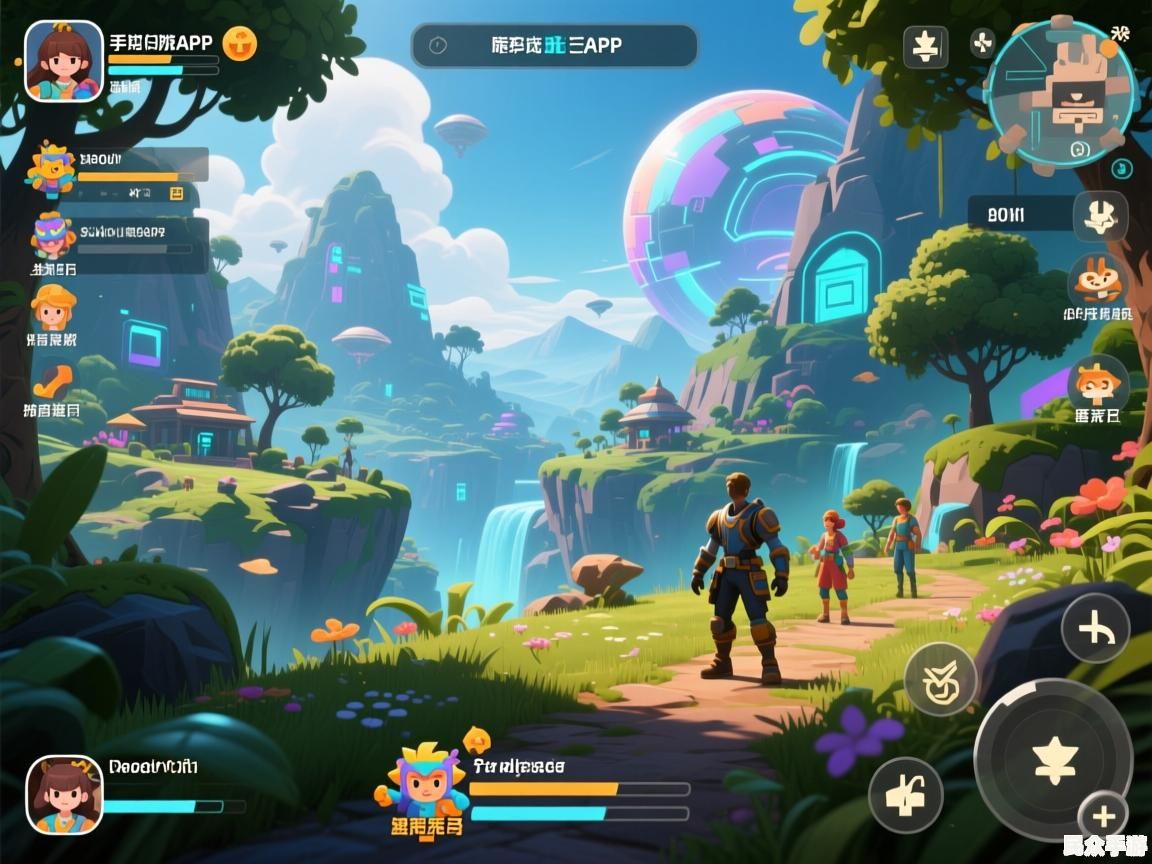Open the orange fox face icon

[x=1098, y=279]
